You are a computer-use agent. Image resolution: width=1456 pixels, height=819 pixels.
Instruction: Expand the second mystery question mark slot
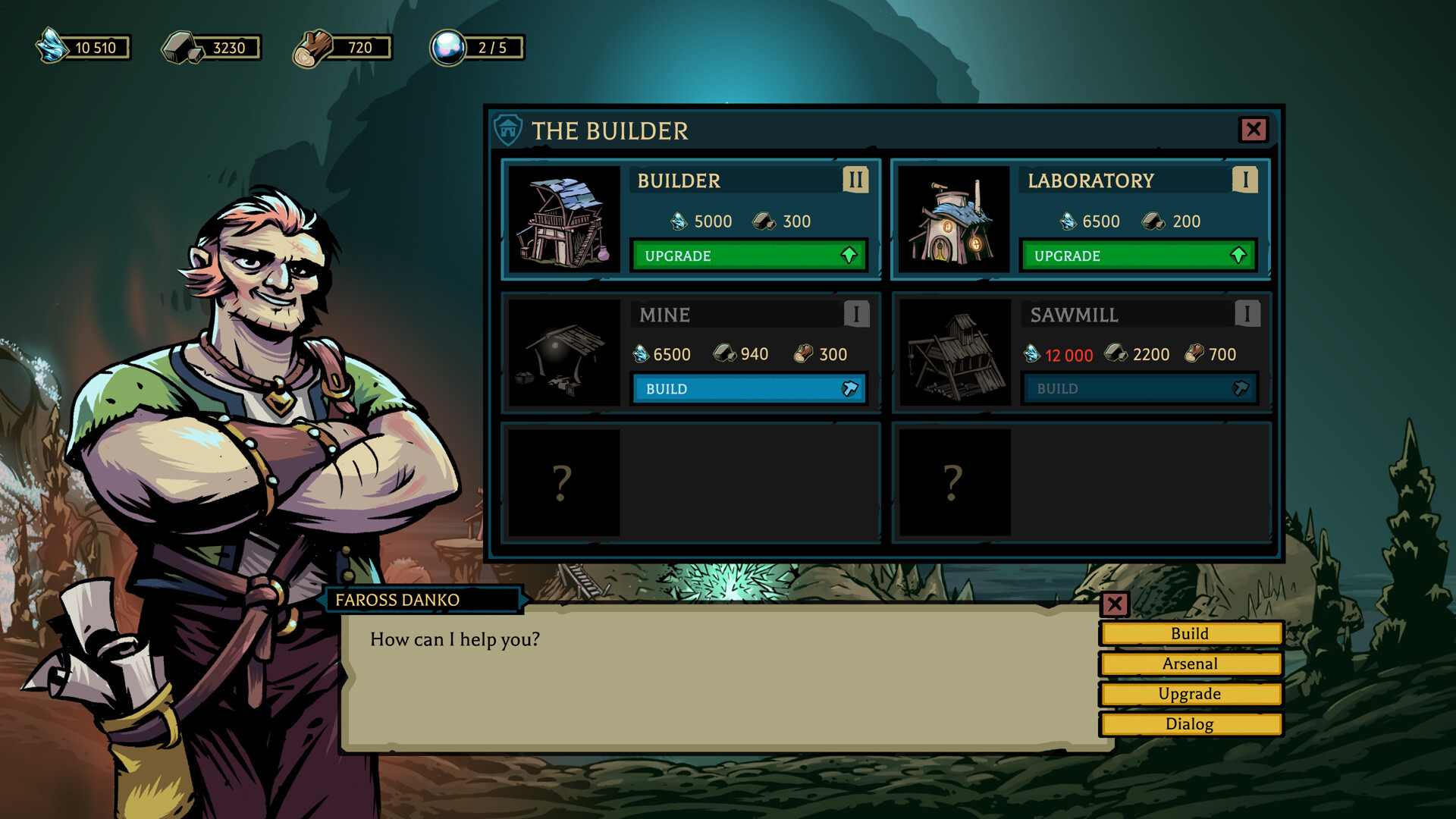tap(953, 481)
